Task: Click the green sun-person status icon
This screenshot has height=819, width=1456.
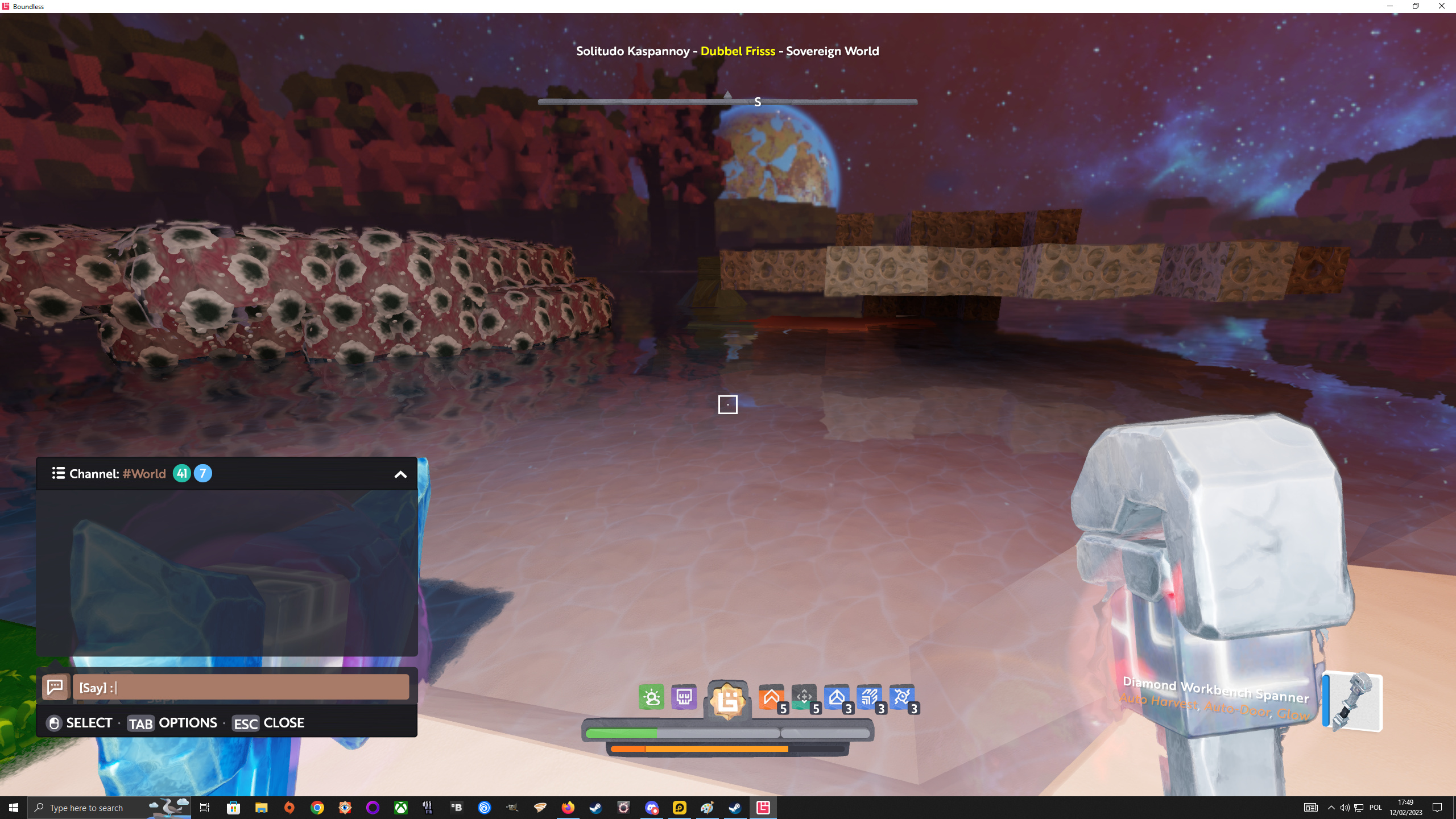Action: click(x=651, y=697)
